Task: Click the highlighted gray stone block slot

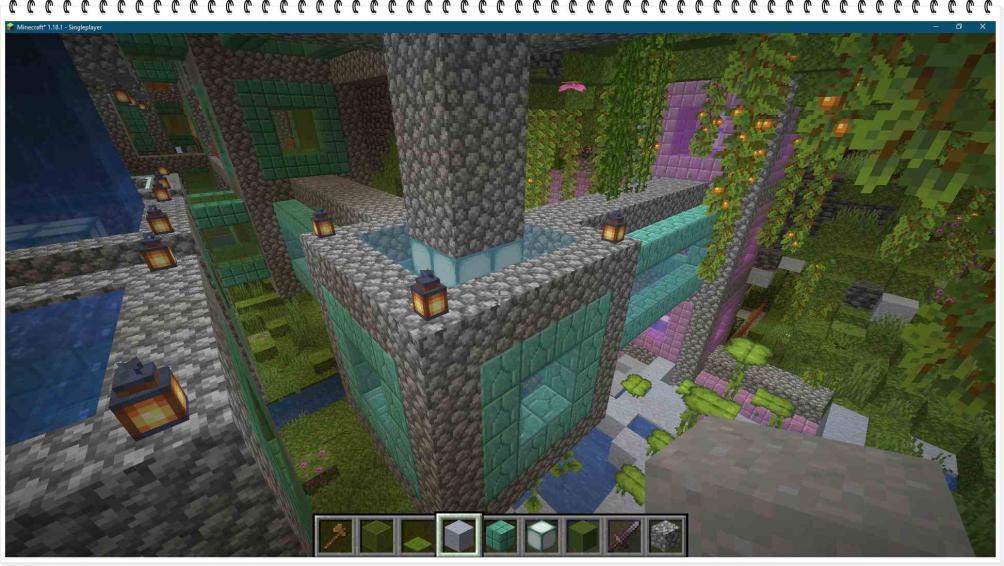Action: [x=459, y=536]
